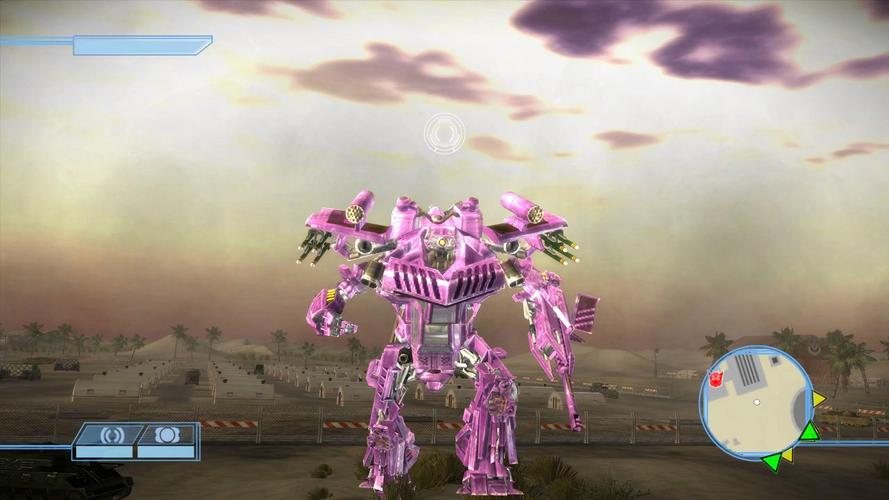The width and height of the screenshot is (889, 500).
Task: Click the circular minimap
Action: click(757, 402)
